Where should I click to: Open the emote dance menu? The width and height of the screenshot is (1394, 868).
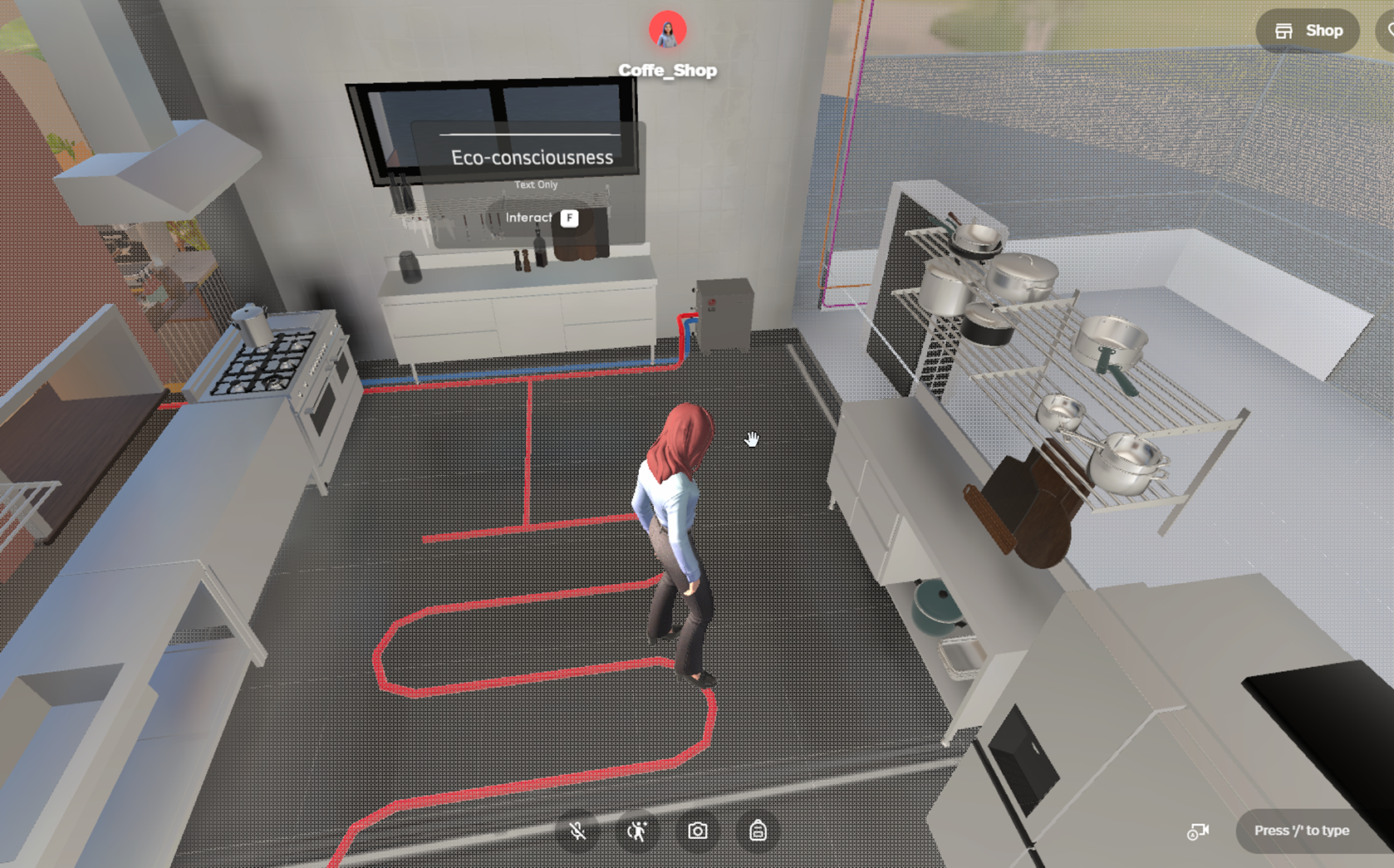click(x=638, y=831)
